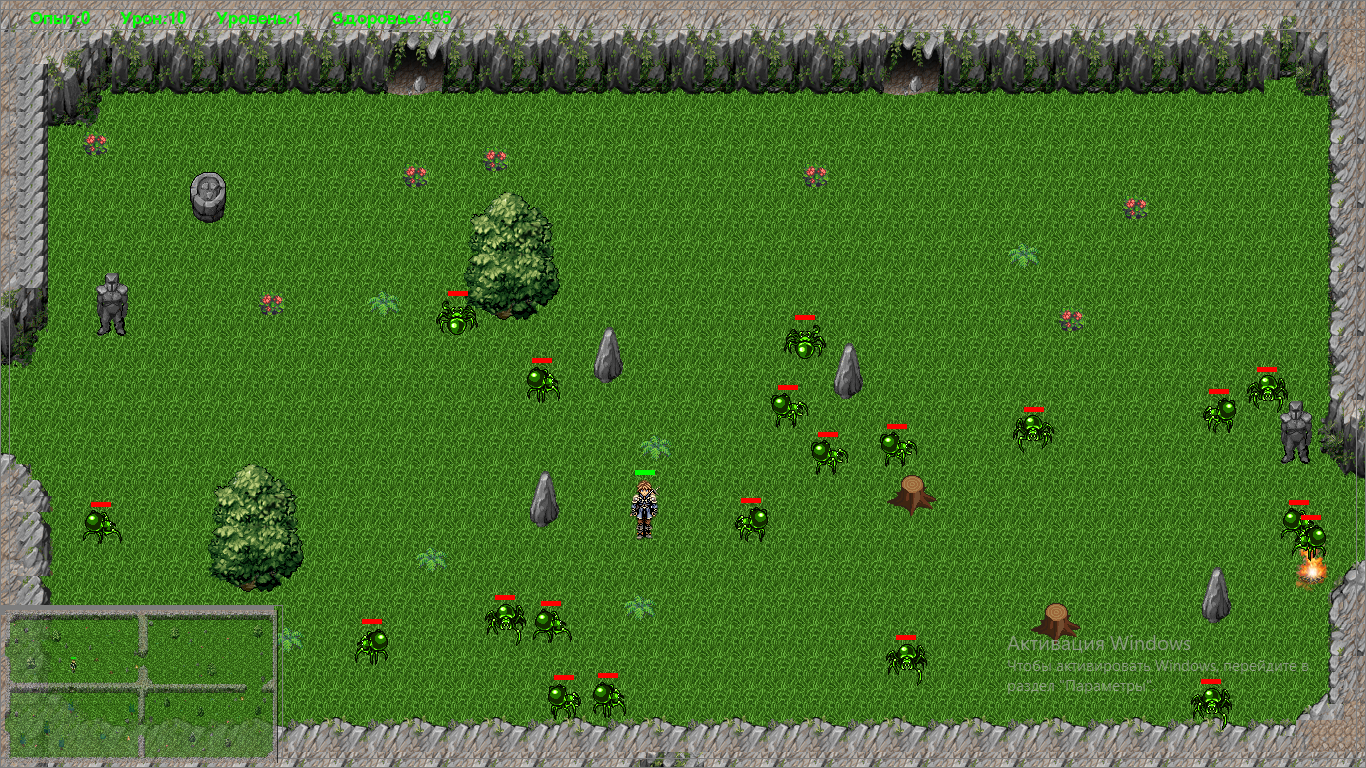Click the large tree stump right of center
The width and height of the screenshot is (1366, 768).
913,495
